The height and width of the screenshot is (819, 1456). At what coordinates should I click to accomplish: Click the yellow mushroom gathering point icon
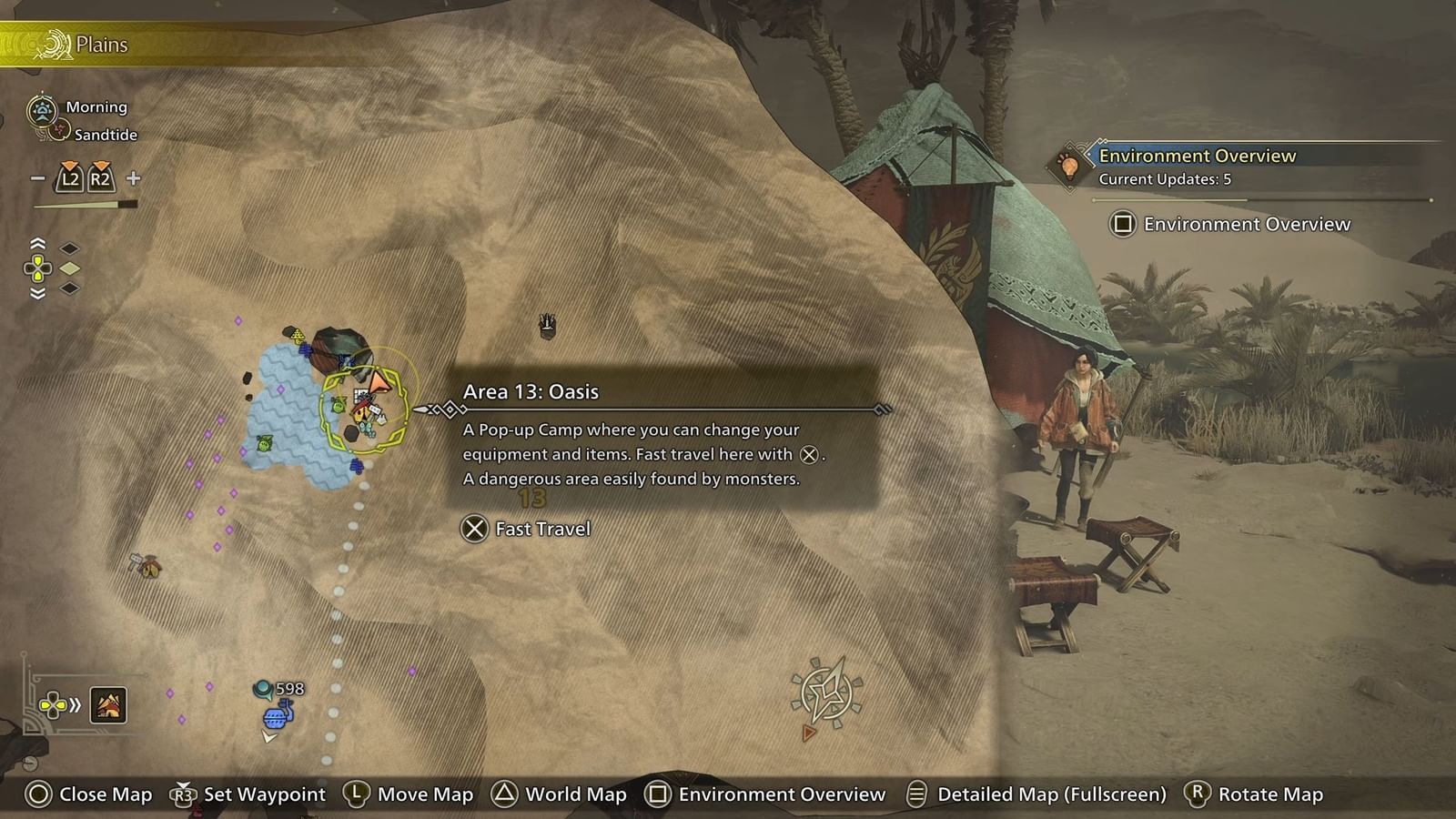[x=298, y=335]
